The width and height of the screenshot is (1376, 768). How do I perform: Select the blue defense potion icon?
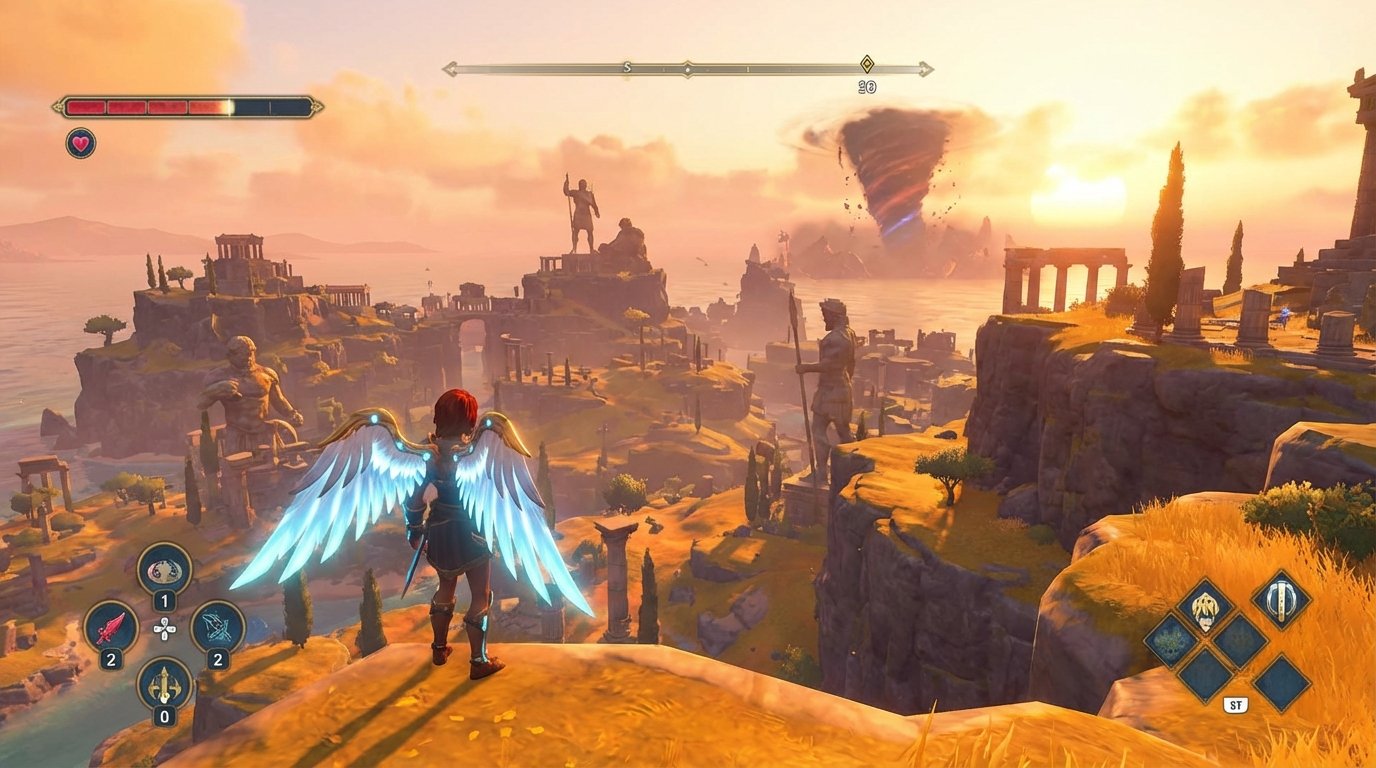pos(216,627)
